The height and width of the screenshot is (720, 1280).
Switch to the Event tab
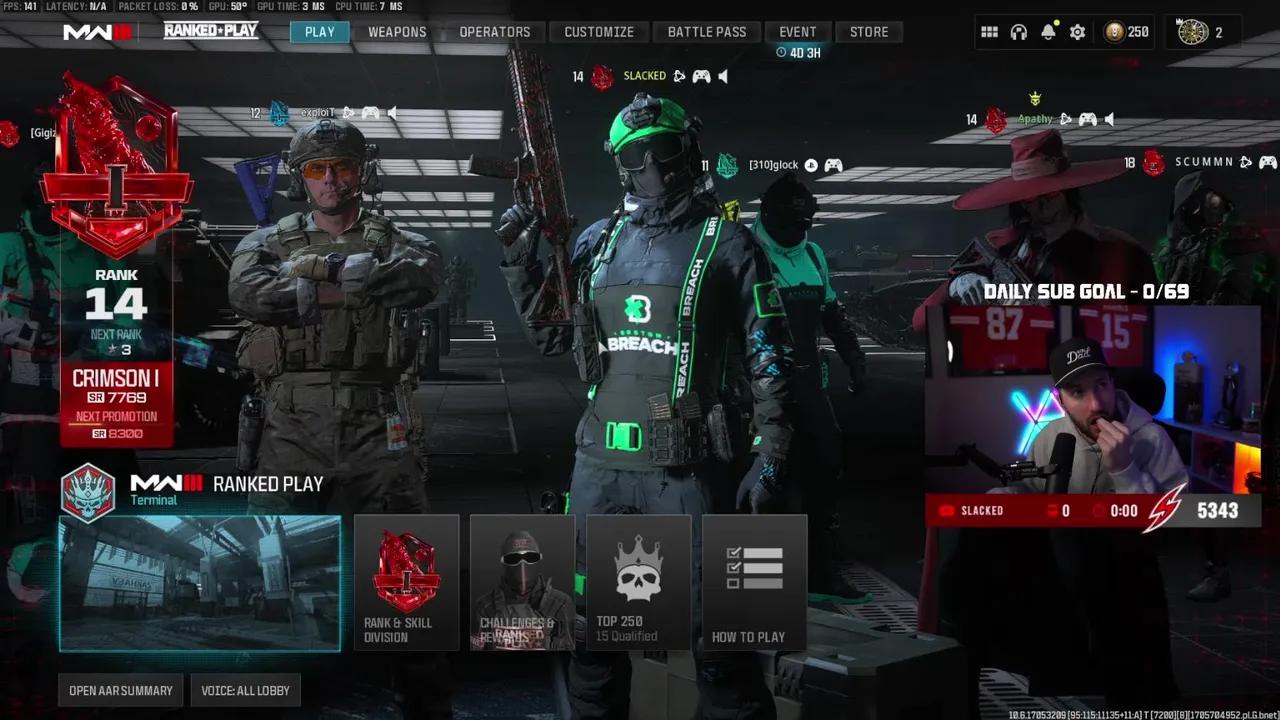coord(798,32)
